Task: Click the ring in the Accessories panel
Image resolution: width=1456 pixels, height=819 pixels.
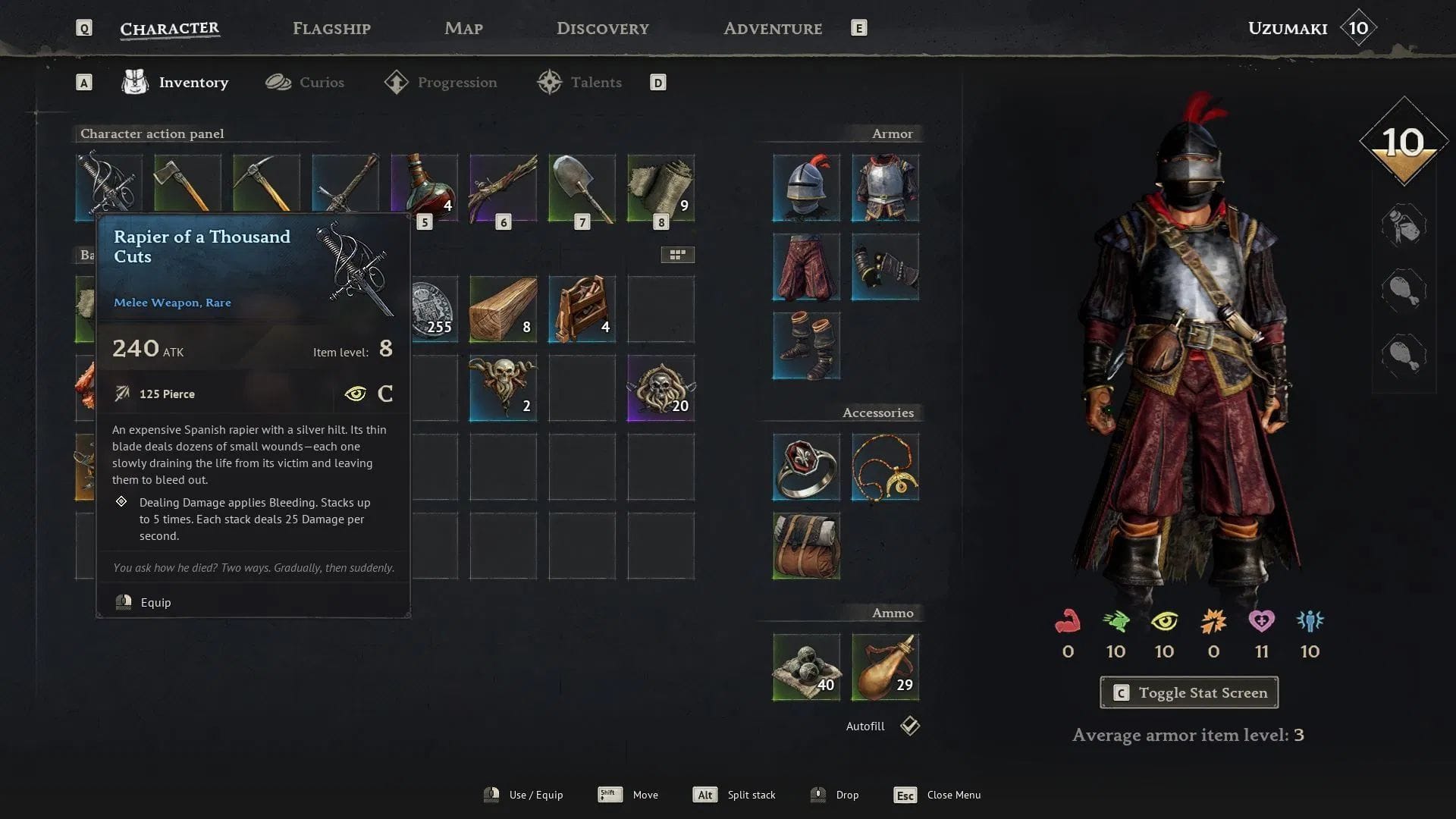Action: [x=806, y=467]
